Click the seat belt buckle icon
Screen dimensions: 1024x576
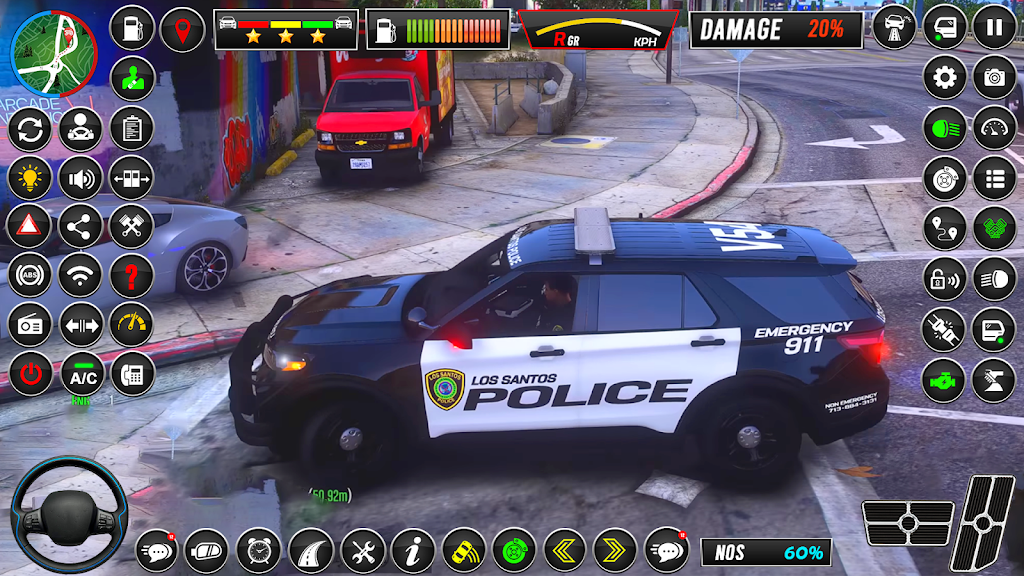[944, 329]
